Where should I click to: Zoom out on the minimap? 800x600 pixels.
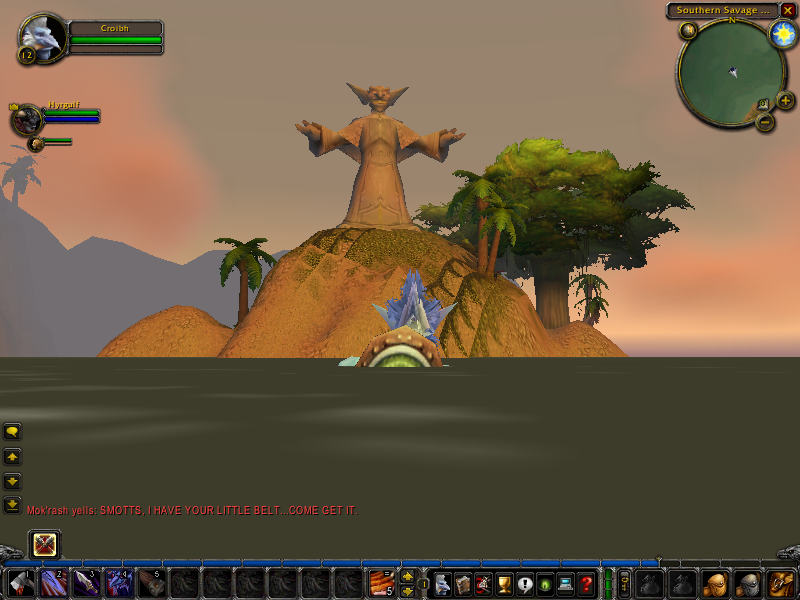(x=765, y=122)
